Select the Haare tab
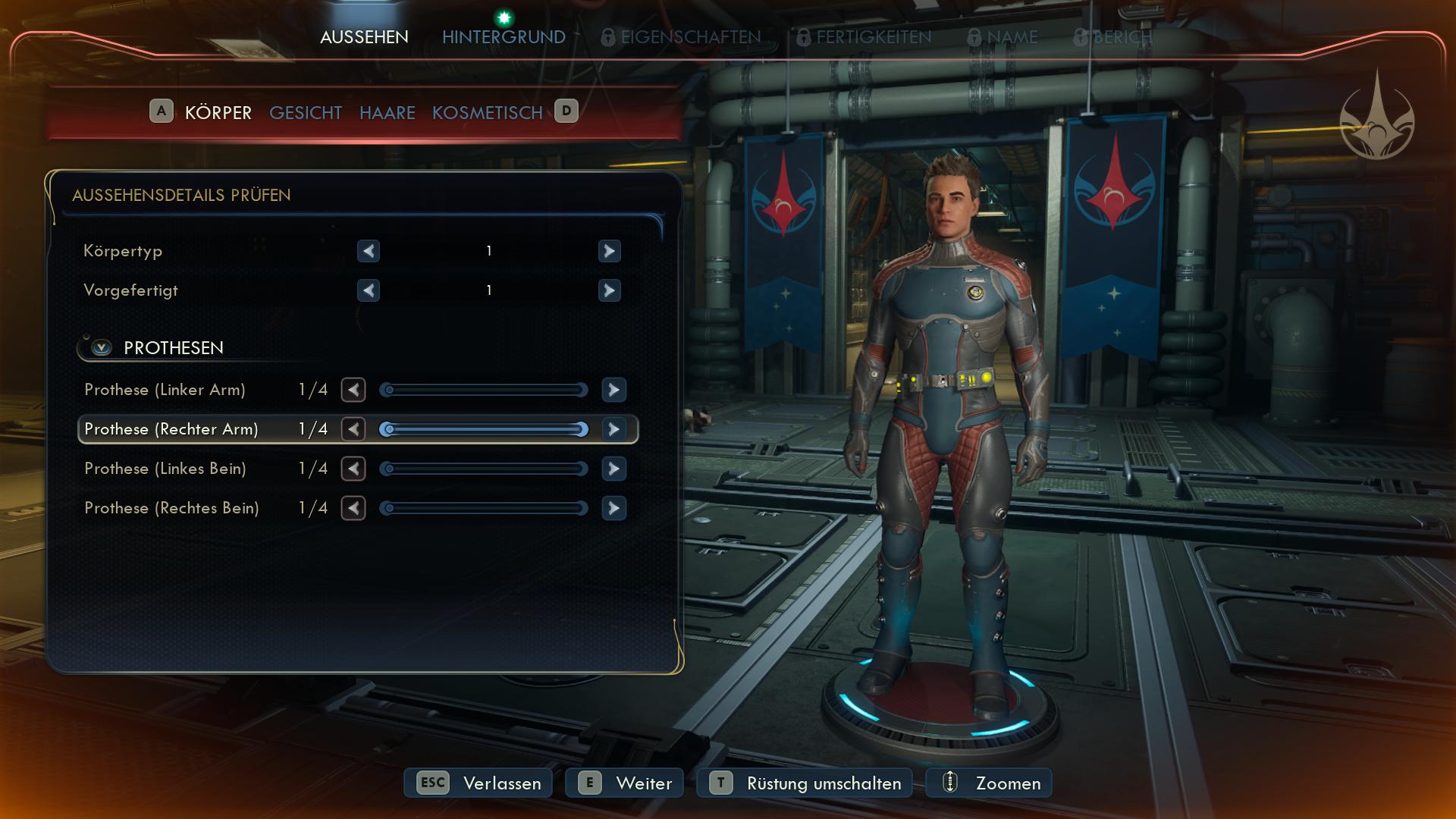 tap(388, 113)
